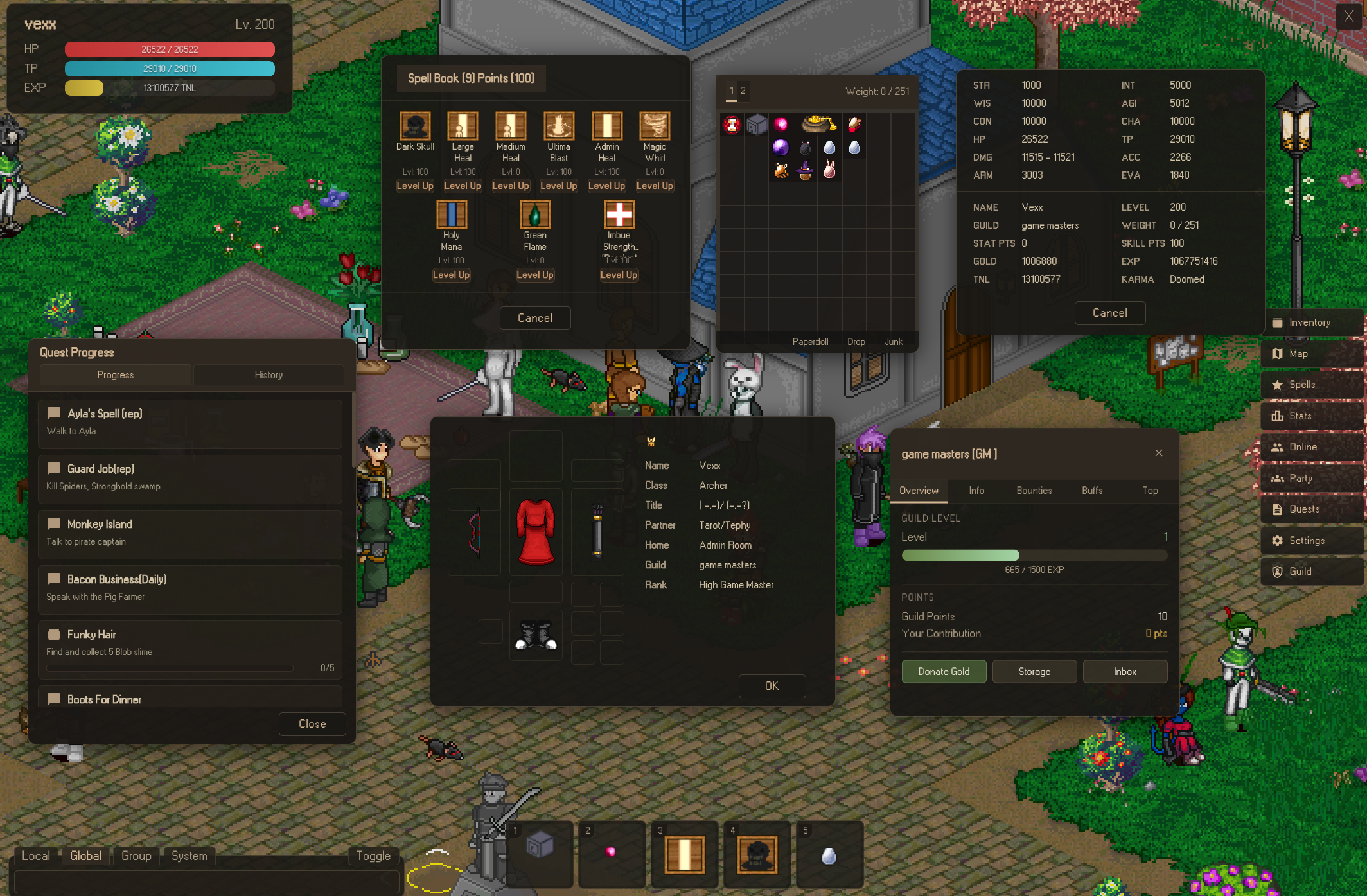
Task: Close the Quest Progress panel
Action: point(312,724)
